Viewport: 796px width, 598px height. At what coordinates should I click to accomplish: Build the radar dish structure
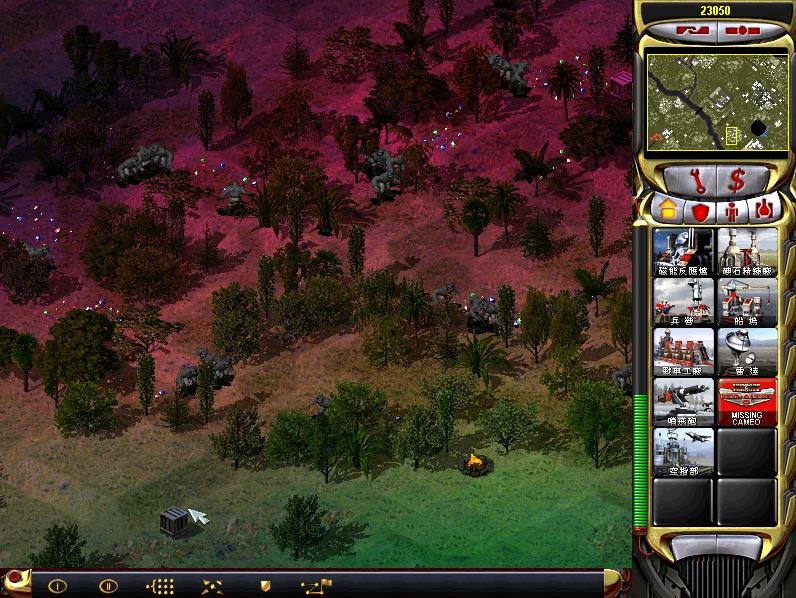pos(746,351)
